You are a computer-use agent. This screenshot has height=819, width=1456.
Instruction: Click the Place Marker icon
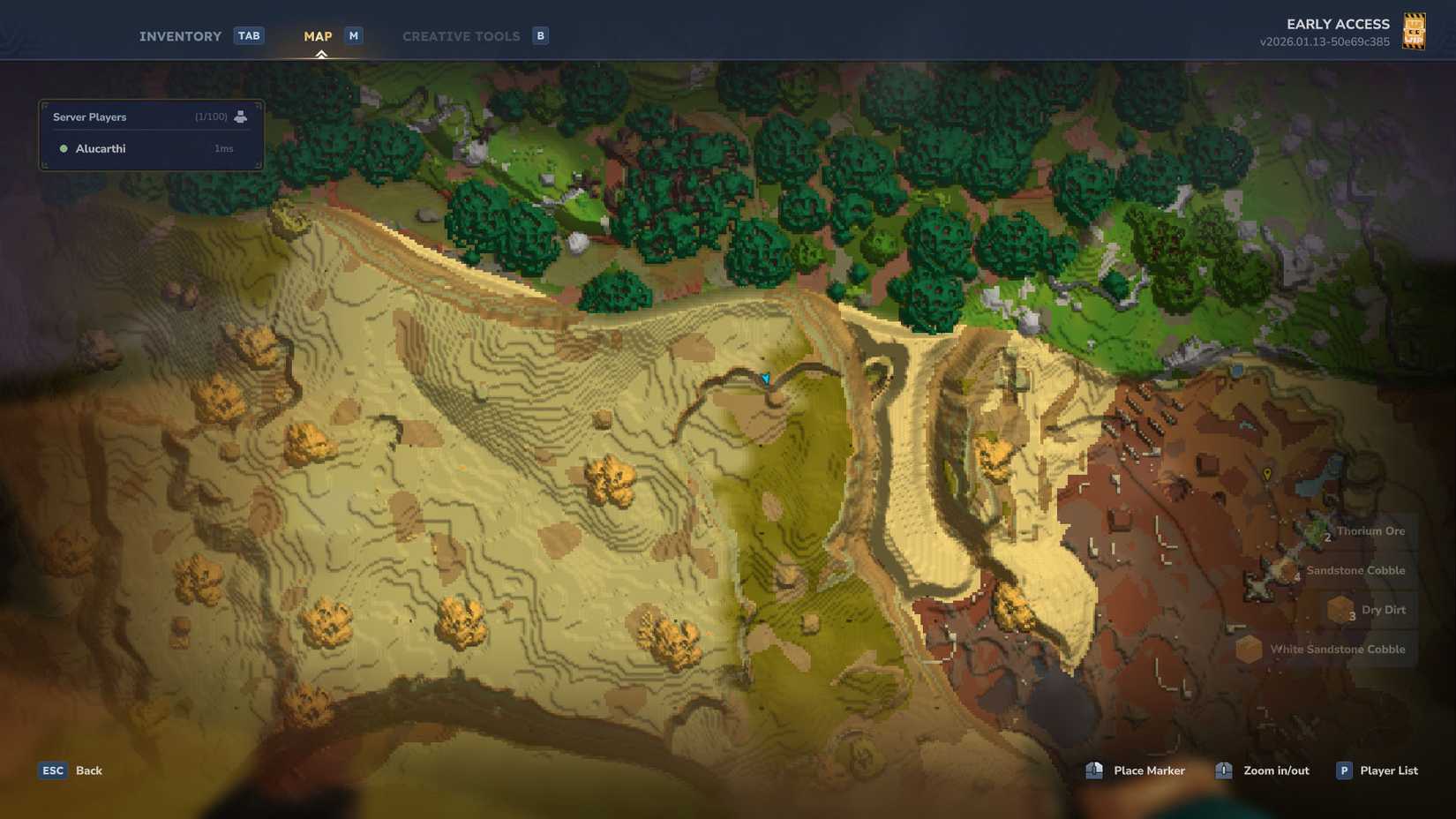point(1094,770)
